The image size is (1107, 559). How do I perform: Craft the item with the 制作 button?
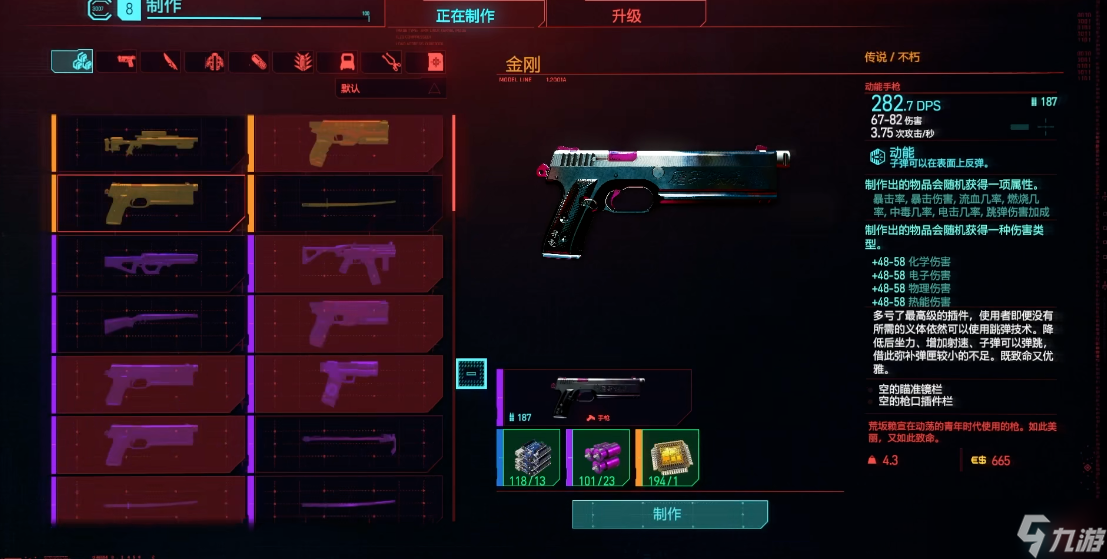tap(669, 514)
